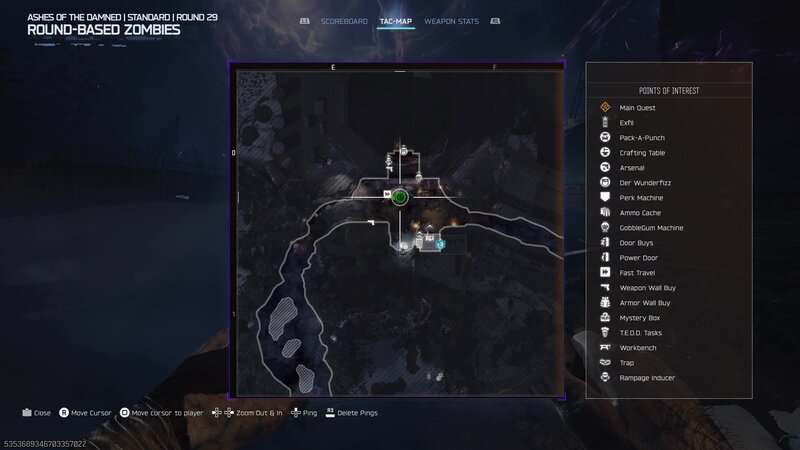Choose Crafting Table in the legend
The height and width of the screenshot is (450, 800).
(642, 152)
